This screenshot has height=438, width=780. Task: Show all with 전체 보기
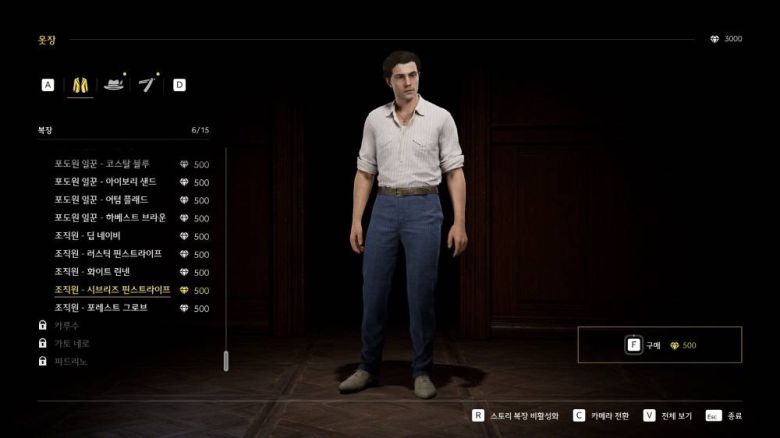(670, 415)
